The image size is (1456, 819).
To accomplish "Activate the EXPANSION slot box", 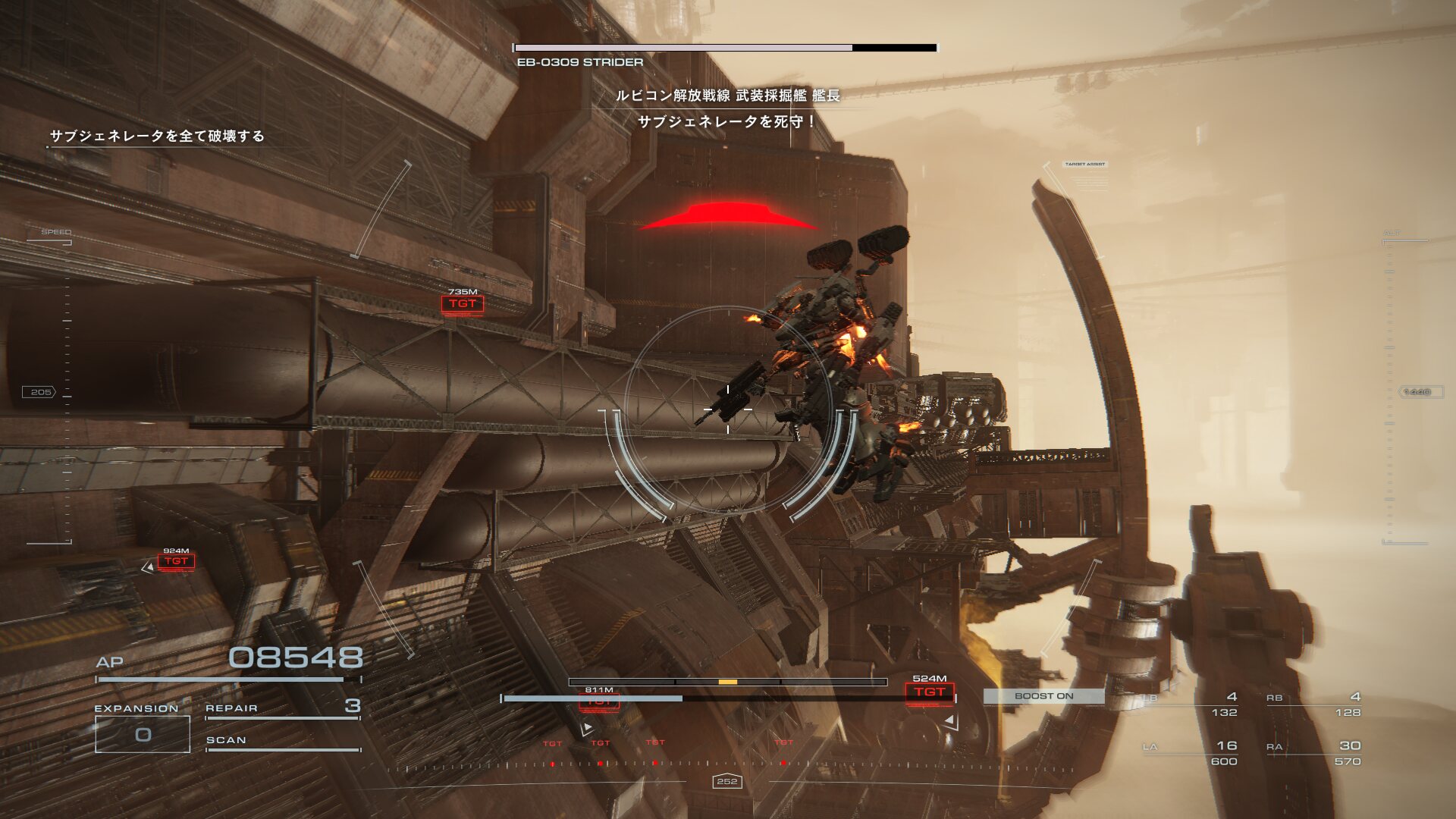I will point(143,734).
